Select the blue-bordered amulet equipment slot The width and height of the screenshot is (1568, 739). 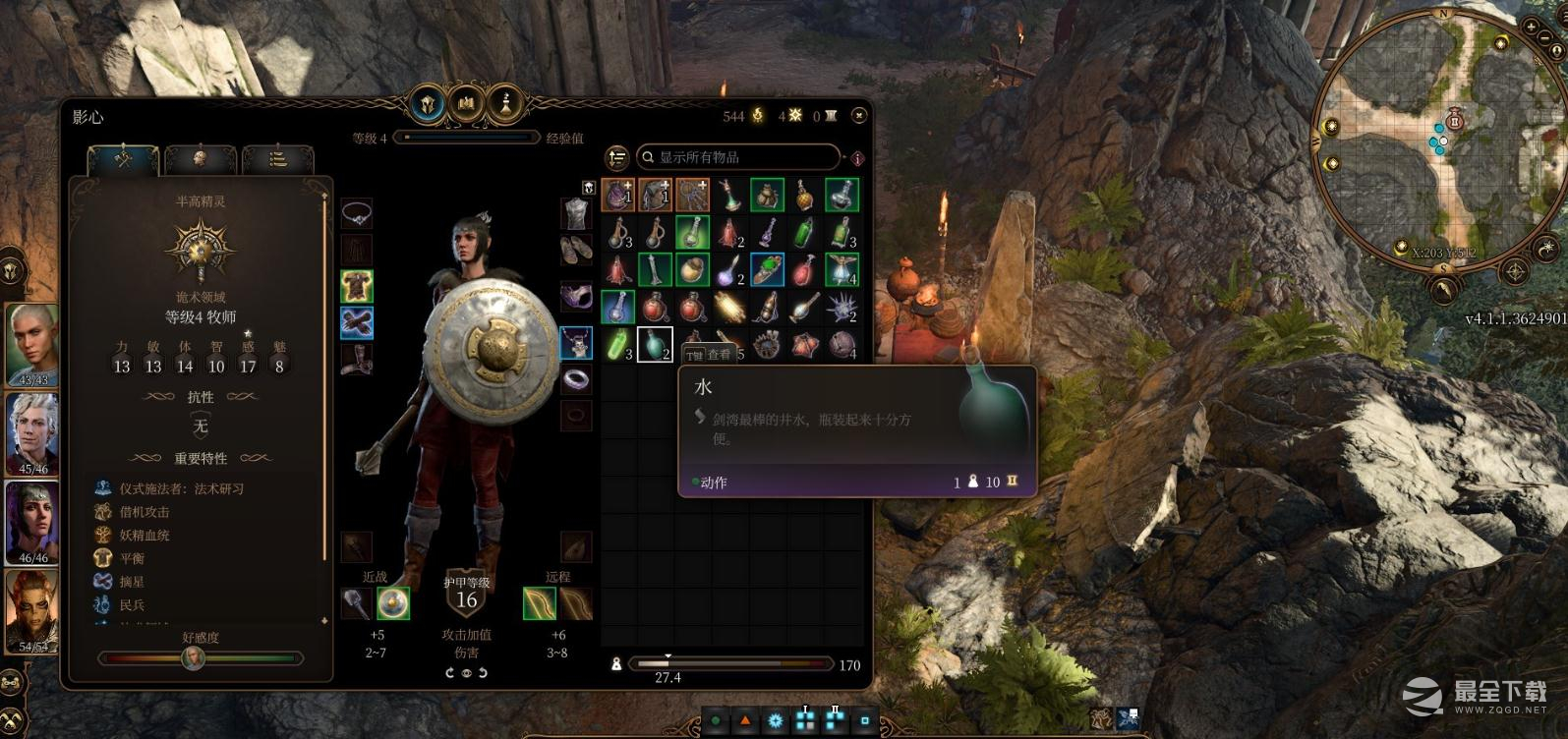tap(576, 343)
